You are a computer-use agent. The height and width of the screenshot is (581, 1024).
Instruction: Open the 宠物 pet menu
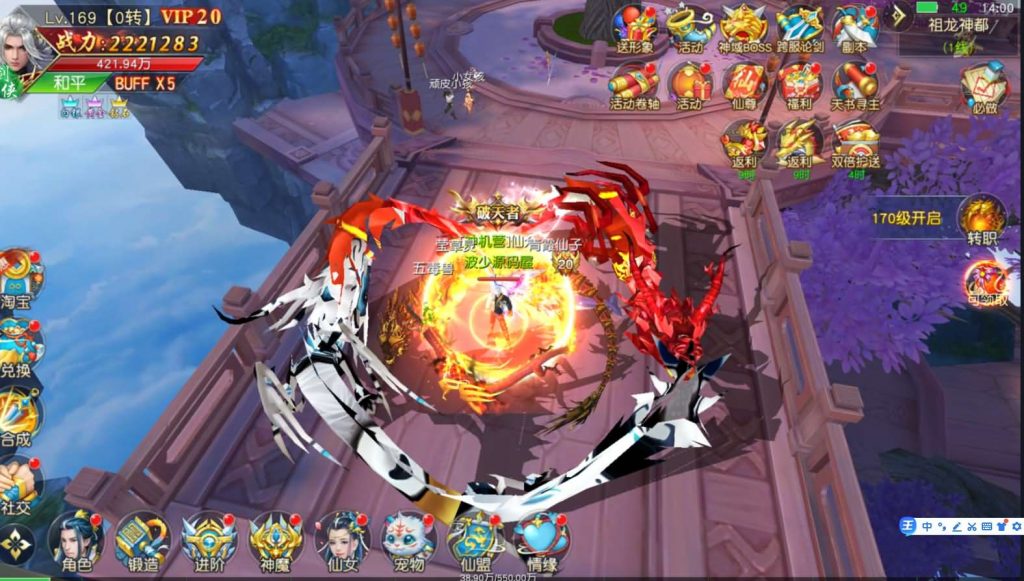(409, 540)
